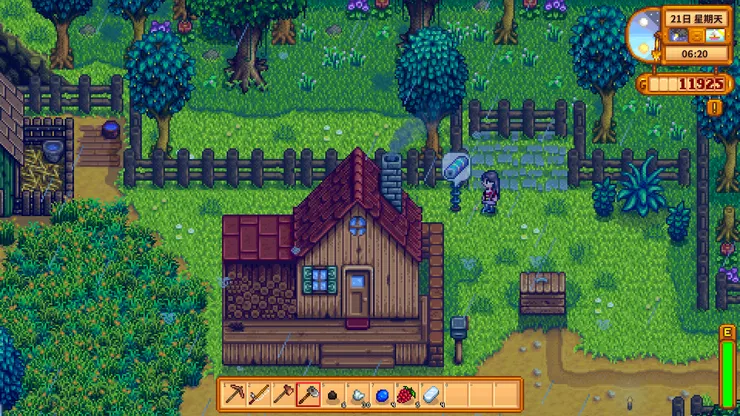Select the pickaxe in the hotbar
Image resolution: width=740 pixels, height=416 pixels.
(235, 393)
